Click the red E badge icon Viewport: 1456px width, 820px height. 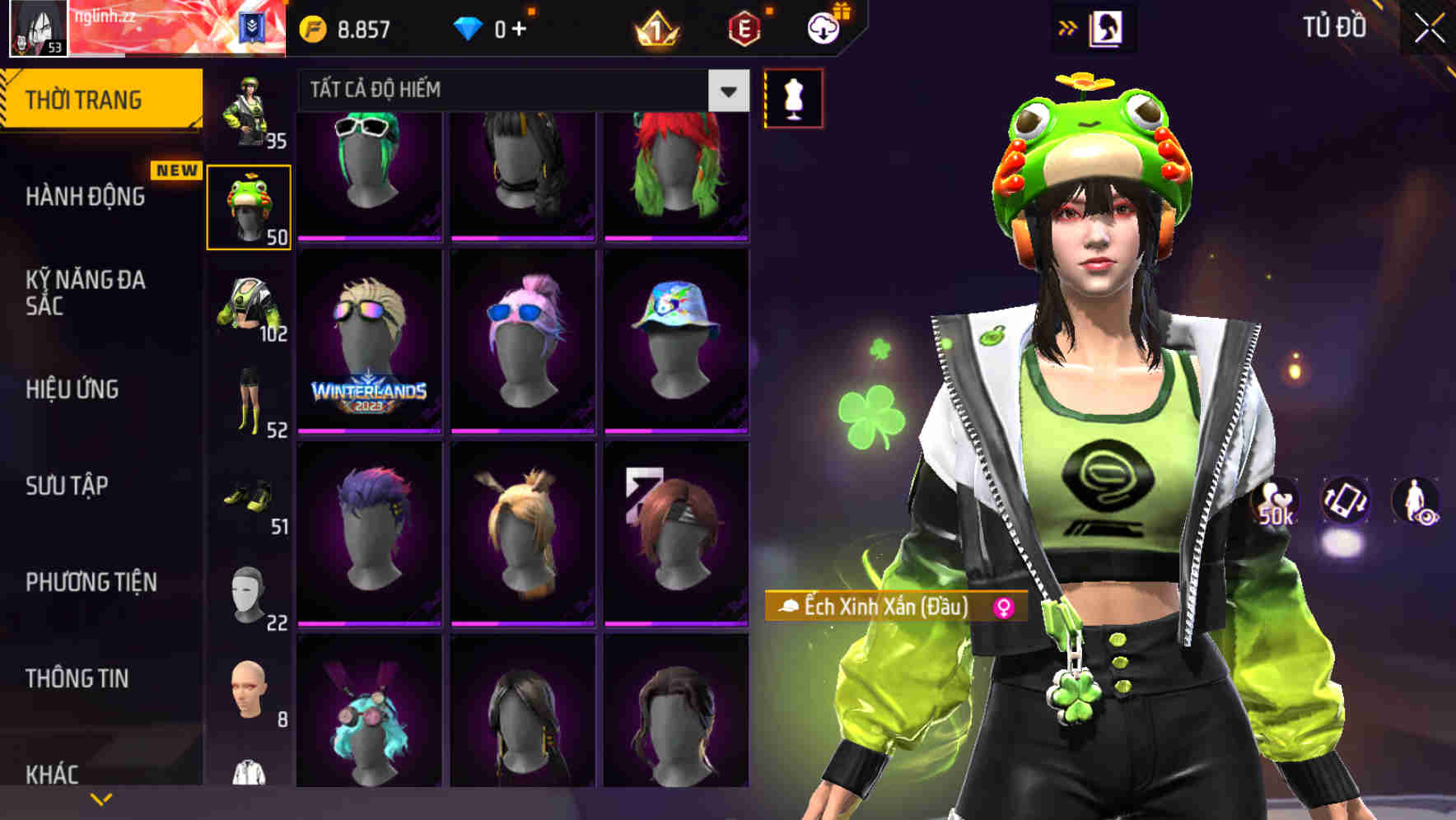tap(742, 27)
